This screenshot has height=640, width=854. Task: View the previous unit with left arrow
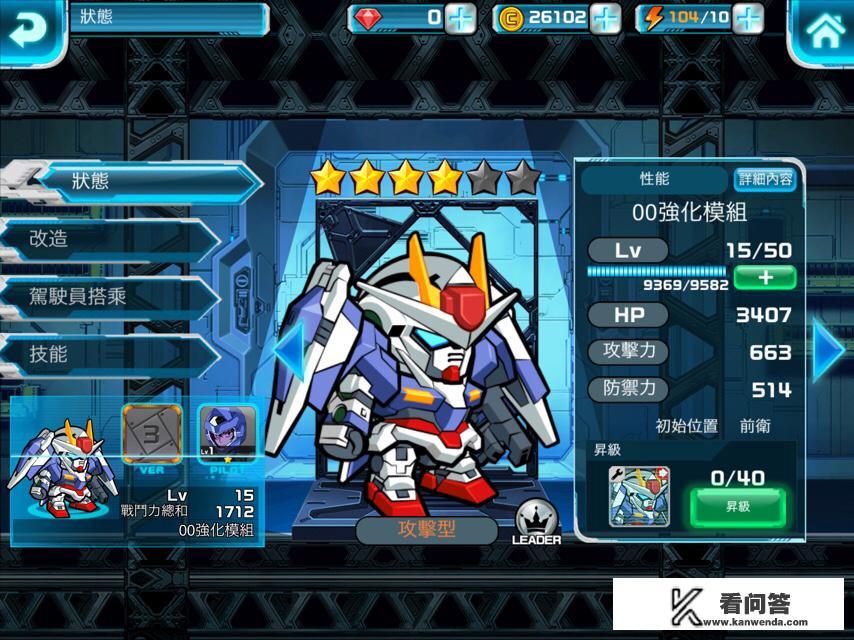pos(288,351)
